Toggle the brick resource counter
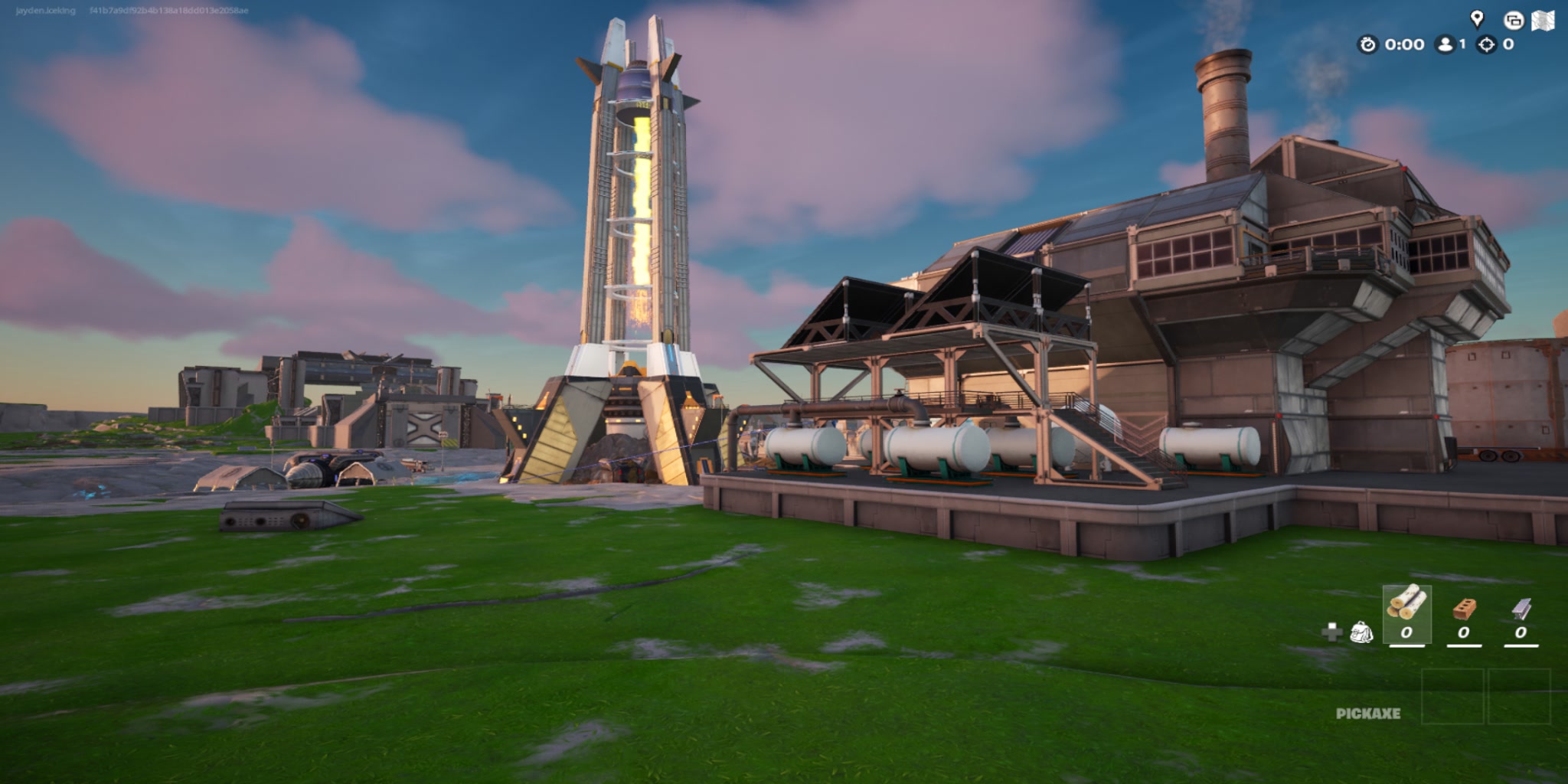 pyautogui.click(x=1464, y=632)
